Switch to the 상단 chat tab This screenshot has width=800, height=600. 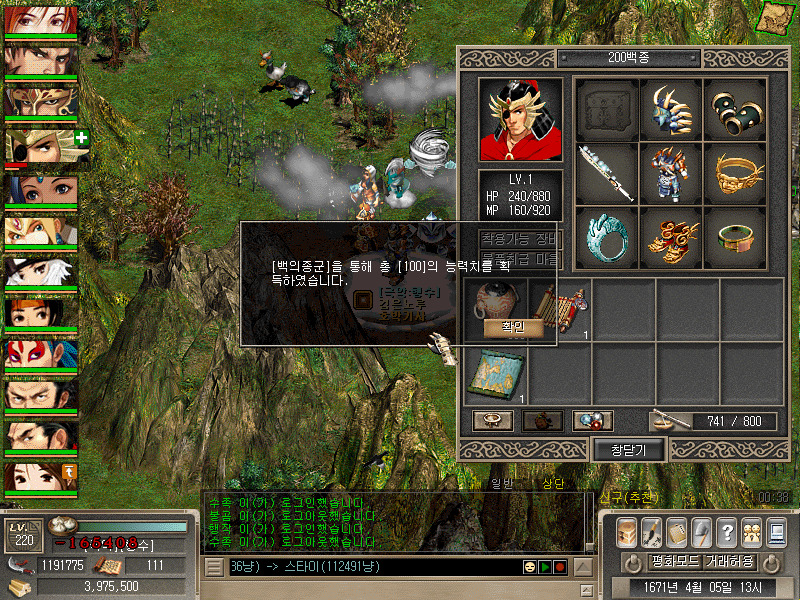tap(553, 484)
